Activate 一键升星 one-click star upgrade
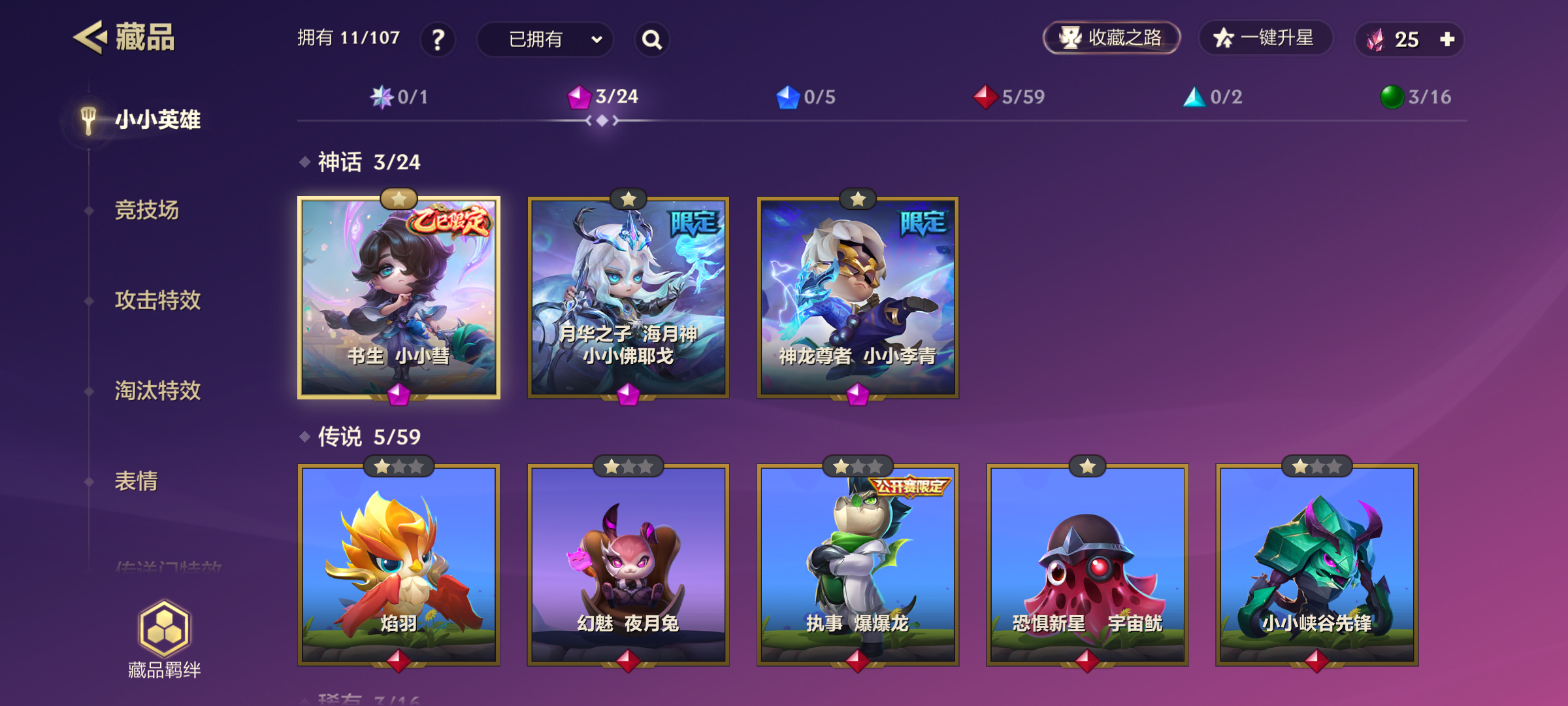 point(1265,38)
